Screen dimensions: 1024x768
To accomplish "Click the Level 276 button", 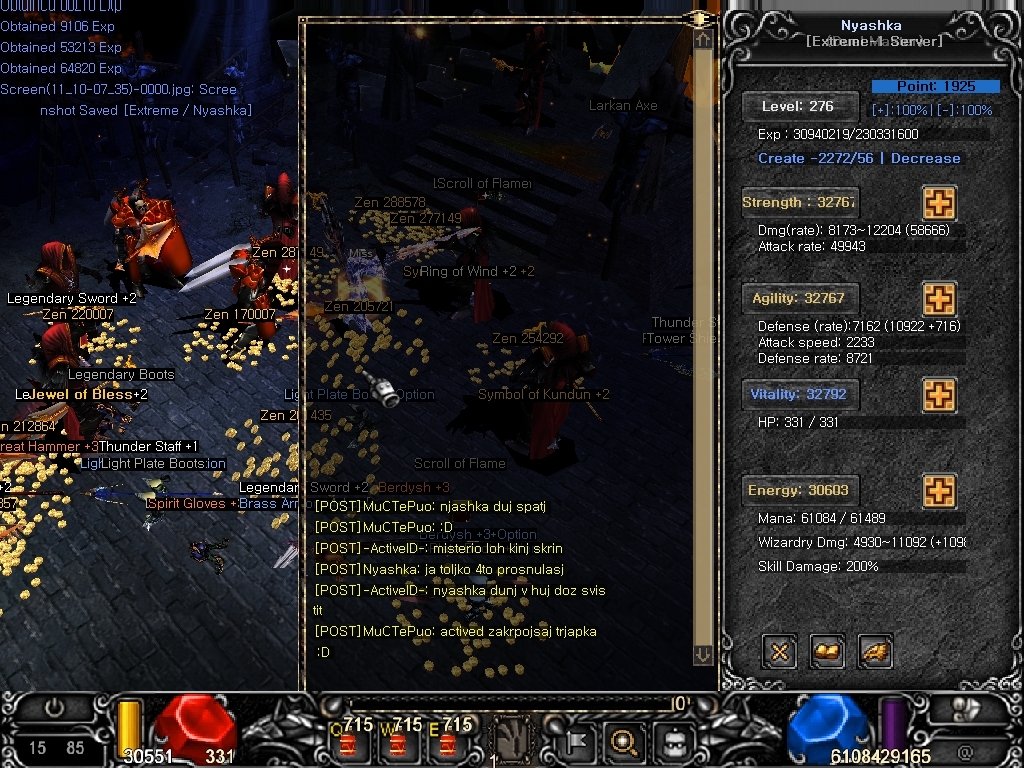I will [x=800, y=106].
